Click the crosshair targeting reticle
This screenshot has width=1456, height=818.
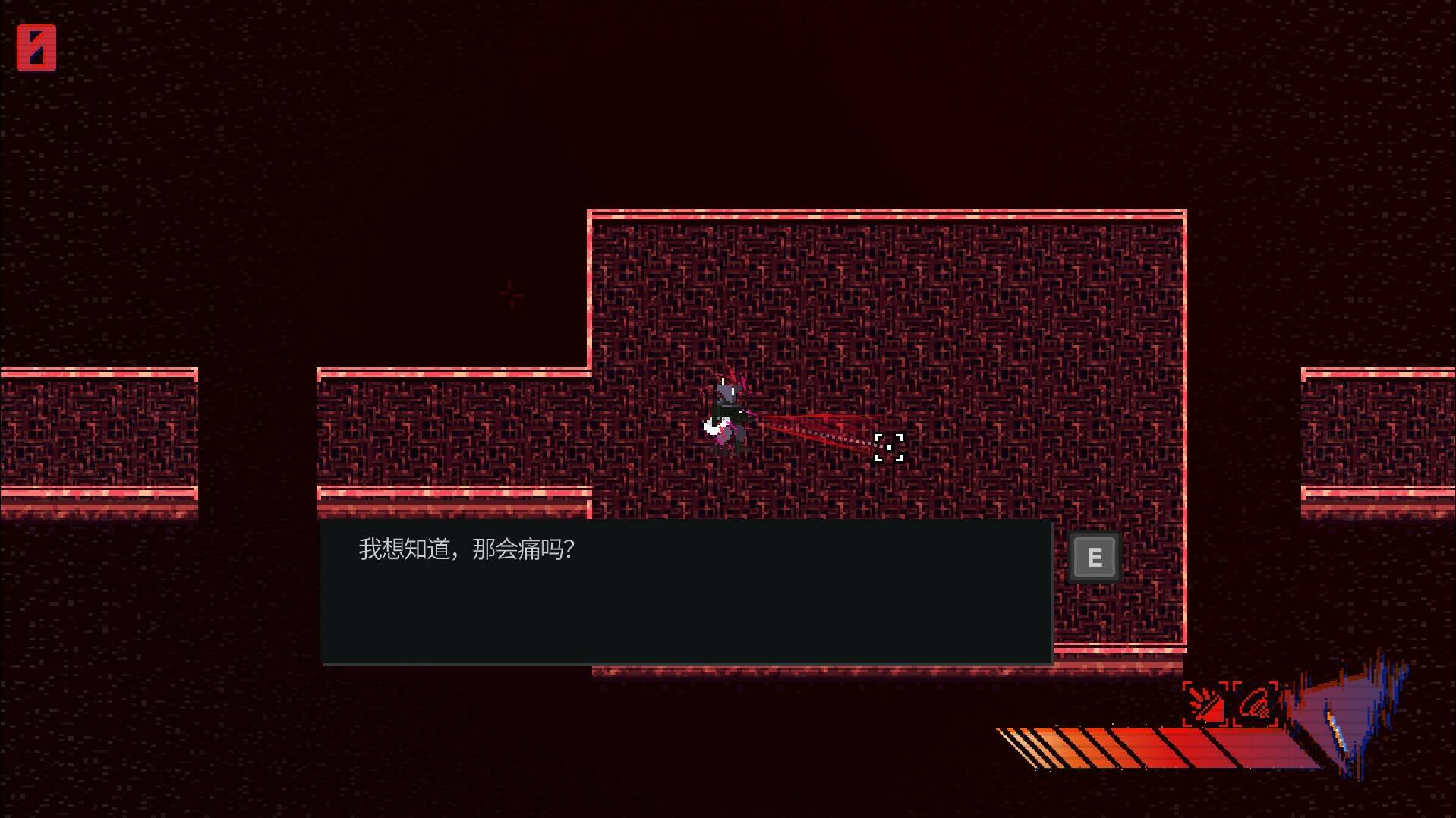pyautogui.click(x=888, y=448)
